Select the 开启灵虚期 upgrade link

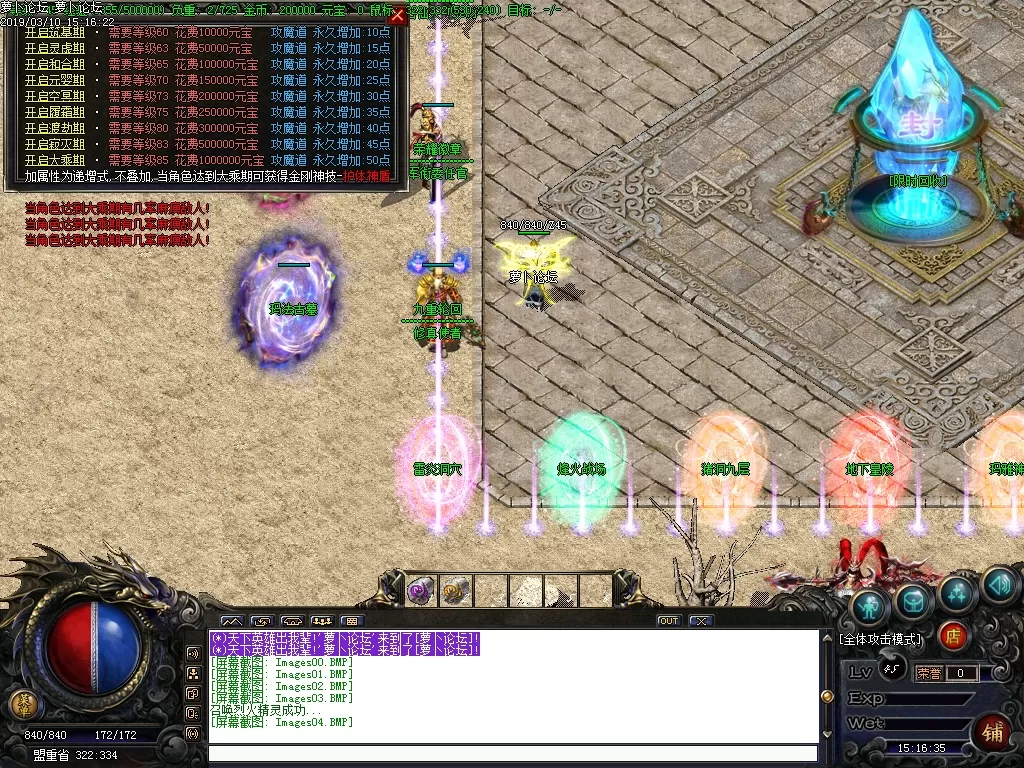click(57, 48)
